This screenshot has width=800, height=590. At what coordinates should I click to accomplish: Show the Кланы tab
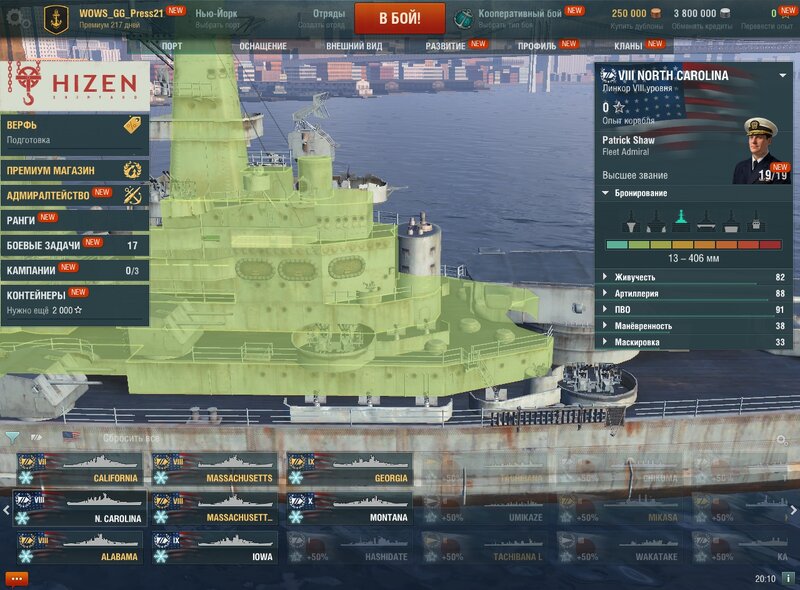(628, 46)
